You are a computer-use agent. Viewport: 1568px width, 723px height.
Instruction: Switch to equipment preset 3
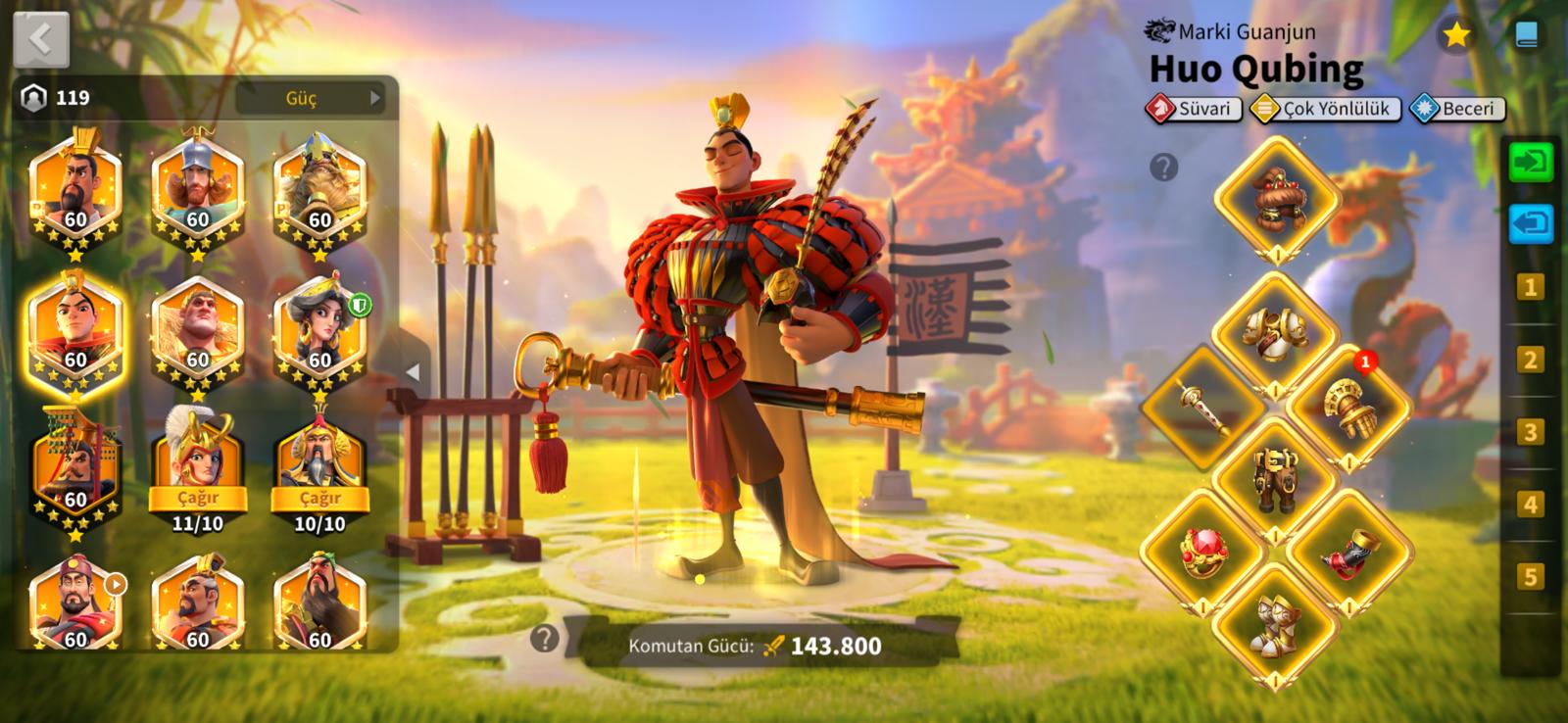click(1530, 432)
